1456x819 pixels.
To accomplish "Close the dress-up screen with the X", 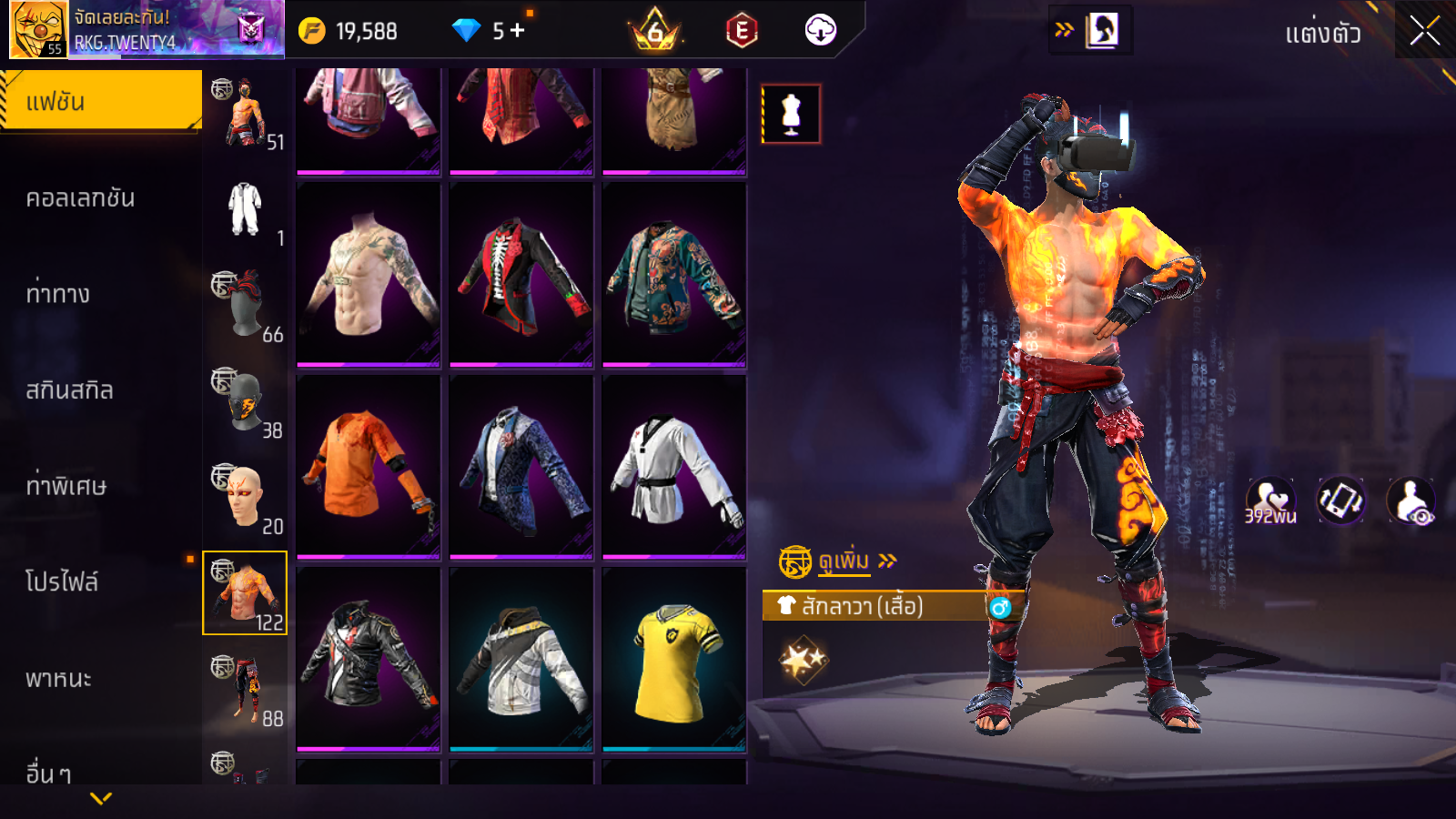I will tap(1424, 32).
